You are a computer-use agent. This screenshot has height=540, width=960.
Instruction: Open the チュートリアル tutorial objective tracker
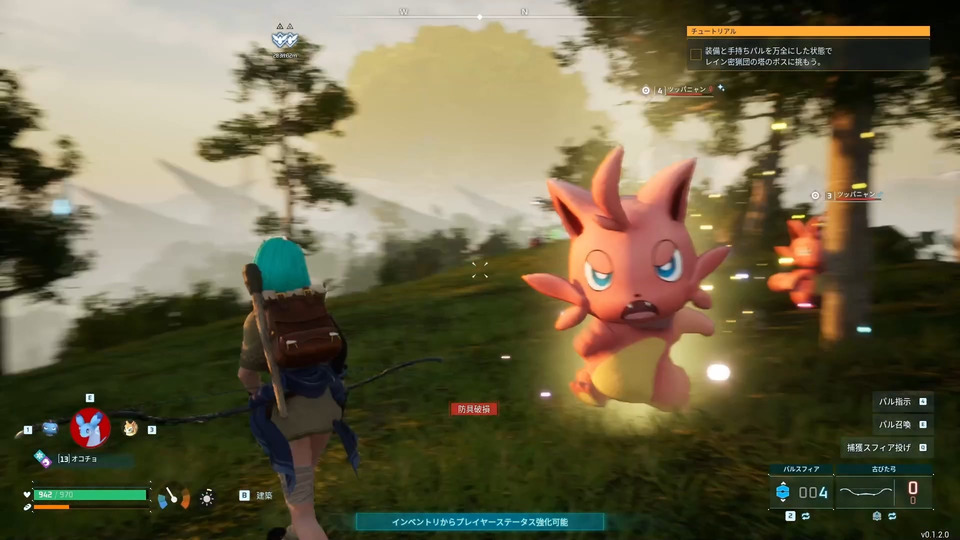click(808, 32)
